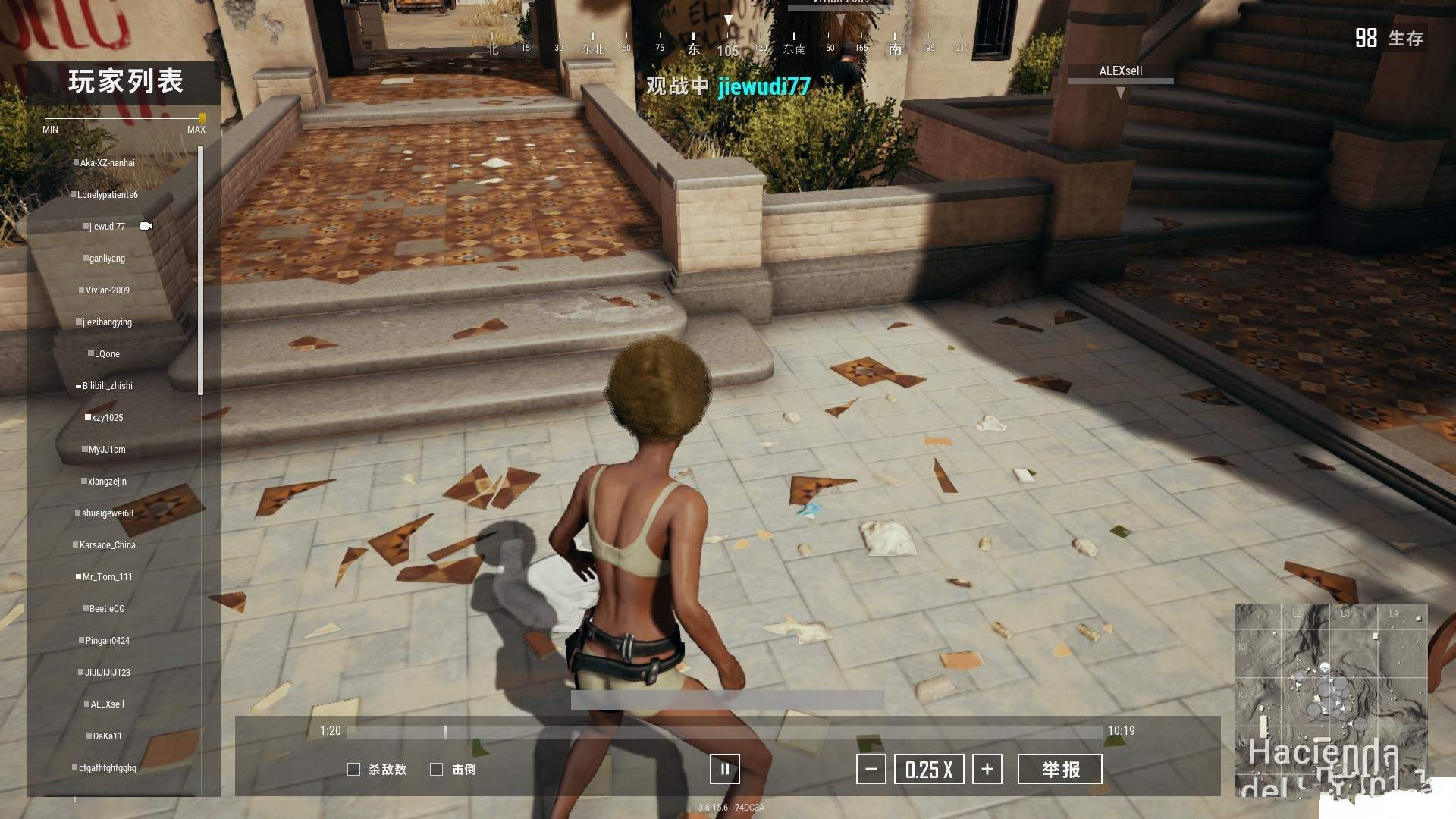This screenshot has height=819, width=1456.
Task: Pause the replay playback
Action: [724, 769]
